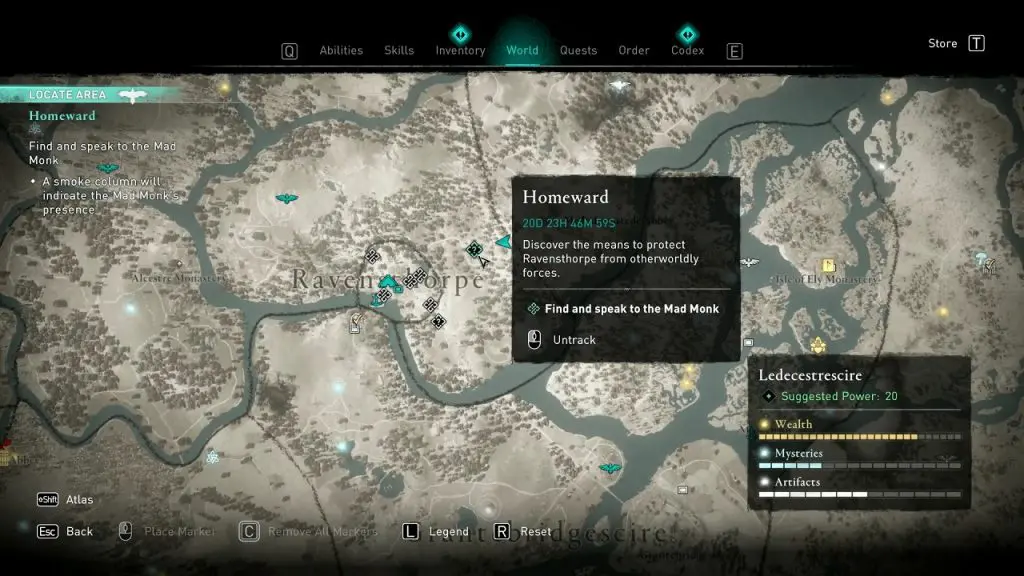This screenshot has width=1024, height=576.
Task: Select the Homeward quest objective tracker
Action: pos(62,116)
